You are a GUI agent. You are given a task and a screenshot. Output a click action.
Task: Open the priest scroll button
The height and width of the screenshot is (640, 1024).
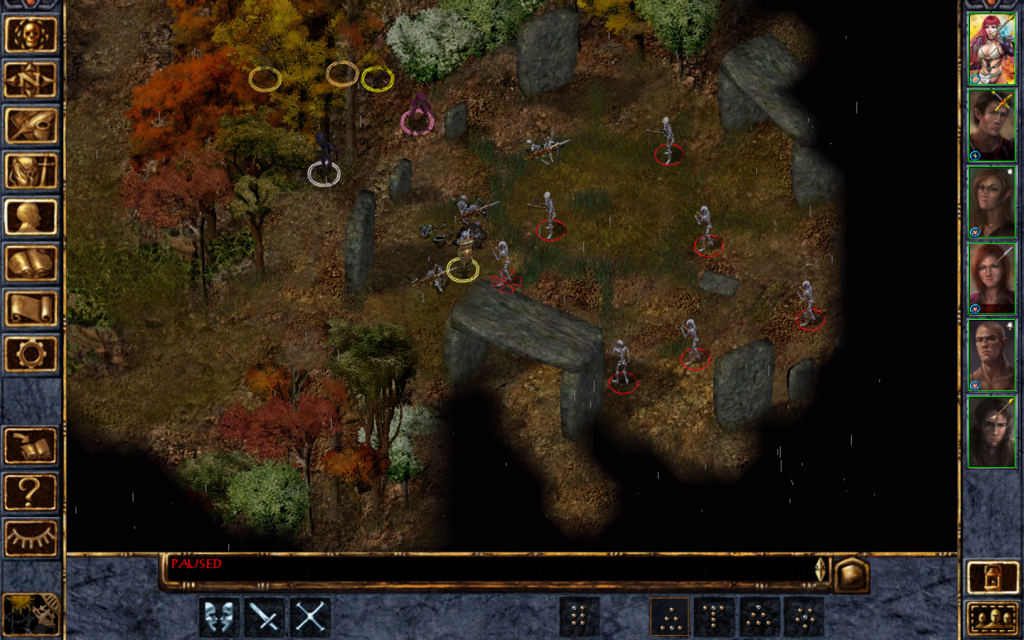[x=31, y=308]
